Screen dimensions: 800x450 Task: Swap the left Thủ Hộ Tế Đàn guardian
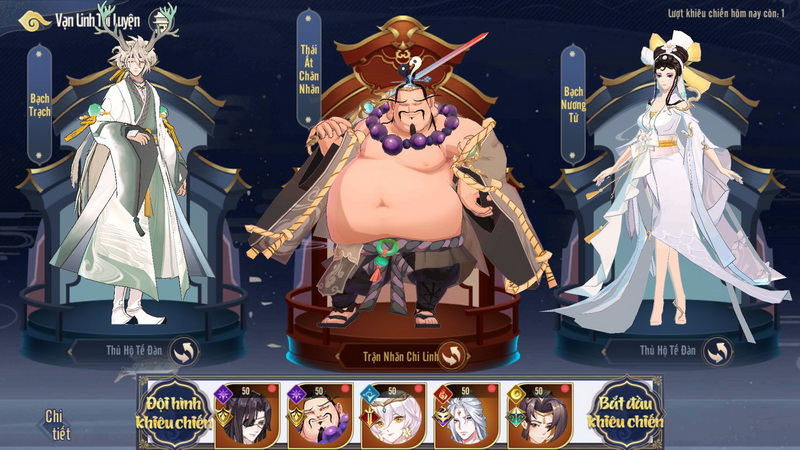click(185, 351)
